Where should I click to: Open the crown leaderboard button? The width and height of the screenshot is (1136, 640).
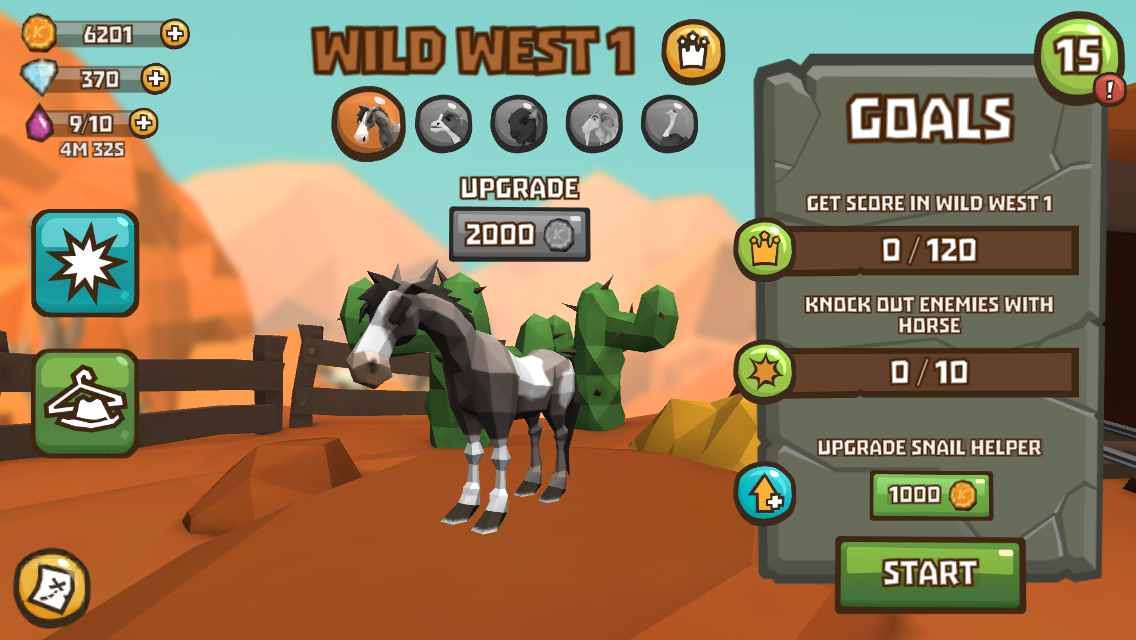point(693,52)
